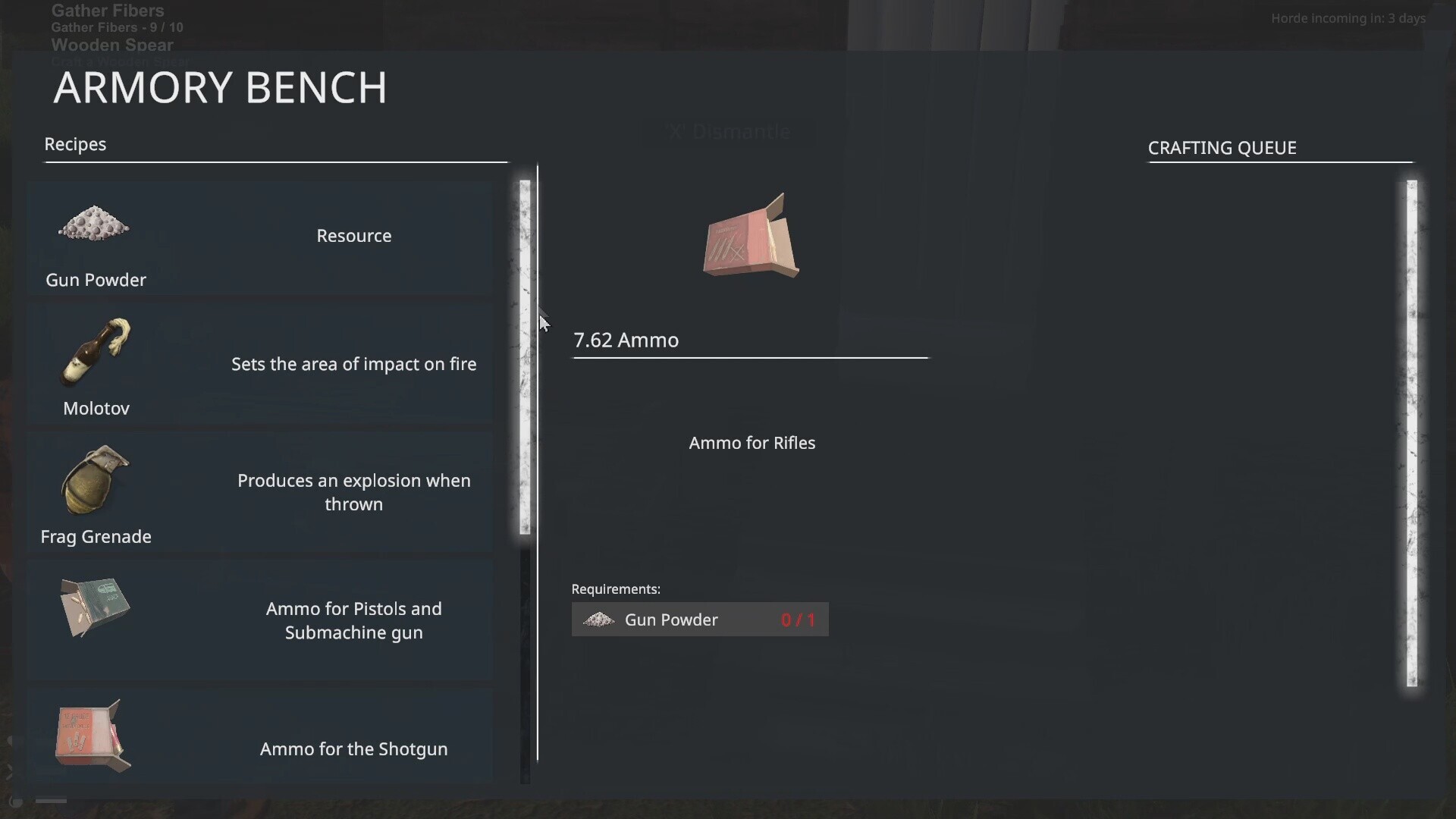
Task: Click the Recipes section header
Action: coord(74,144)
